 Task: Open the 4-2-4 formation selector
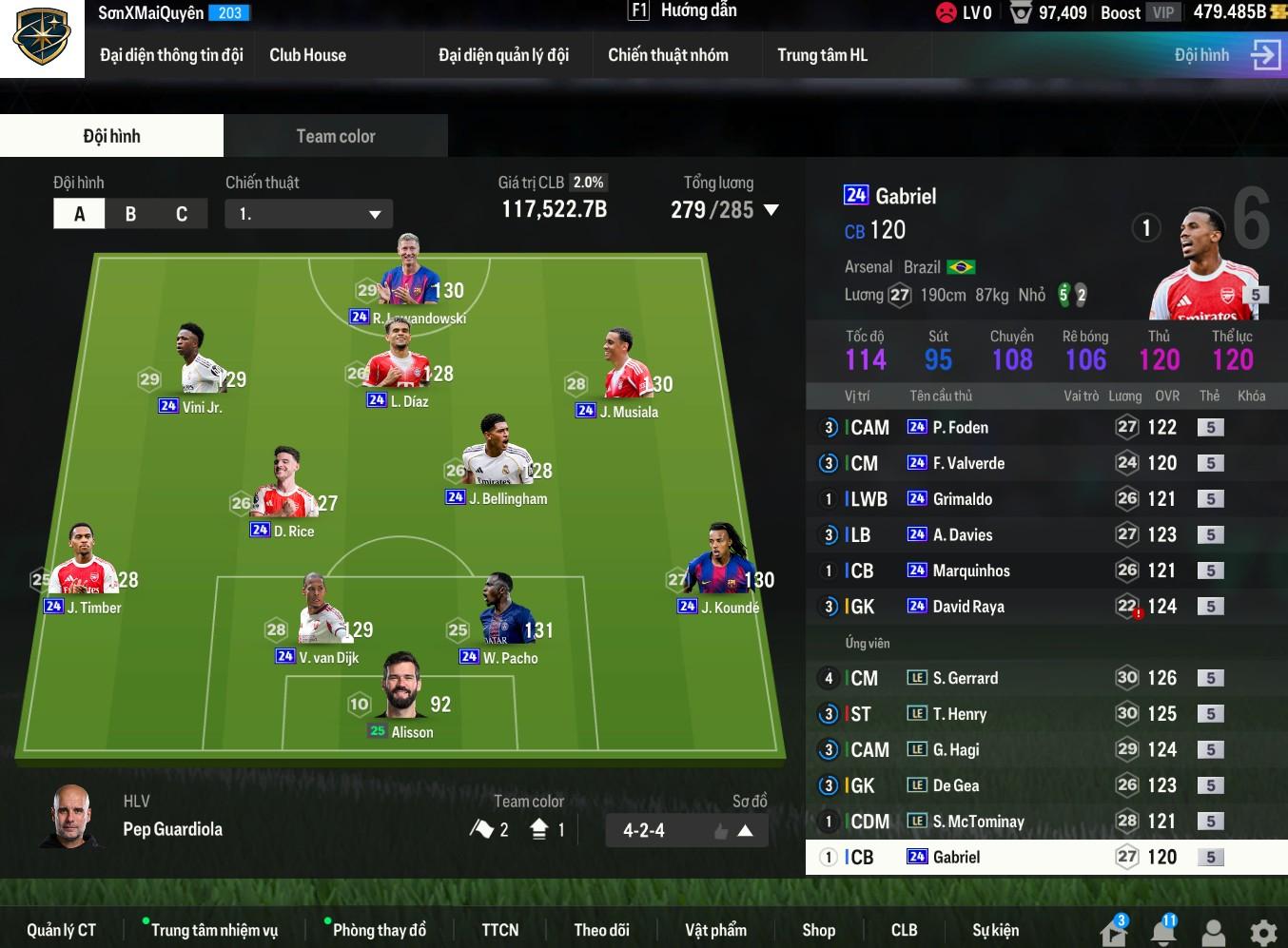point(686,830)
